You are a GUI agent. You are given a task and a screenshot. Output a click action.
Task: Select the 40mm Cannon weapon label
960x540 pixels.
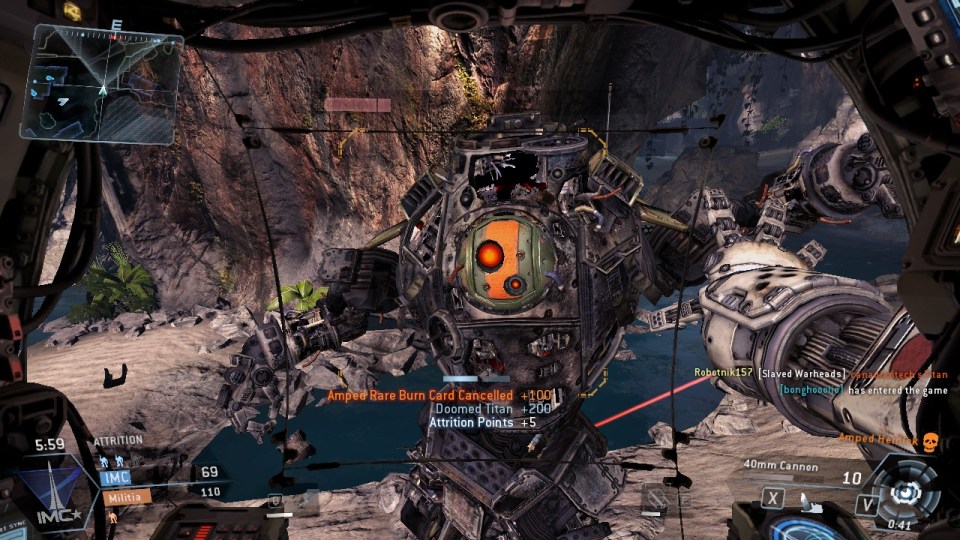pos(783,466)
